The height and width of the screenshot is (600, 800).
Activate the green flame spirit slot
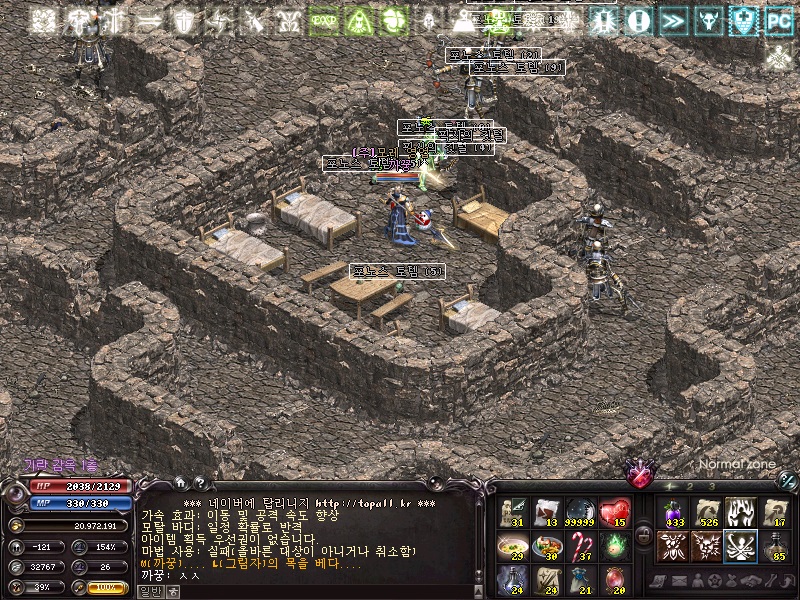(x=615, y=546)
